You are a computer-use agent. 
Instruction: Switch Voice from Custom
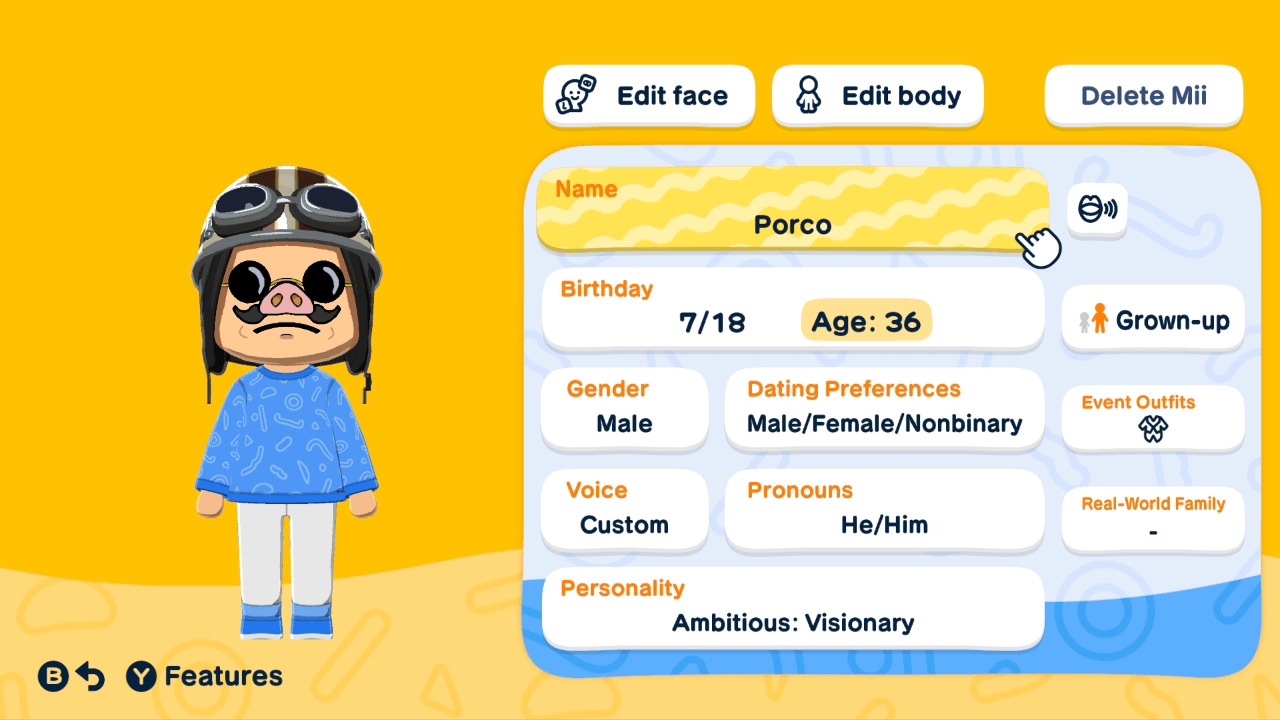(624, 510)
